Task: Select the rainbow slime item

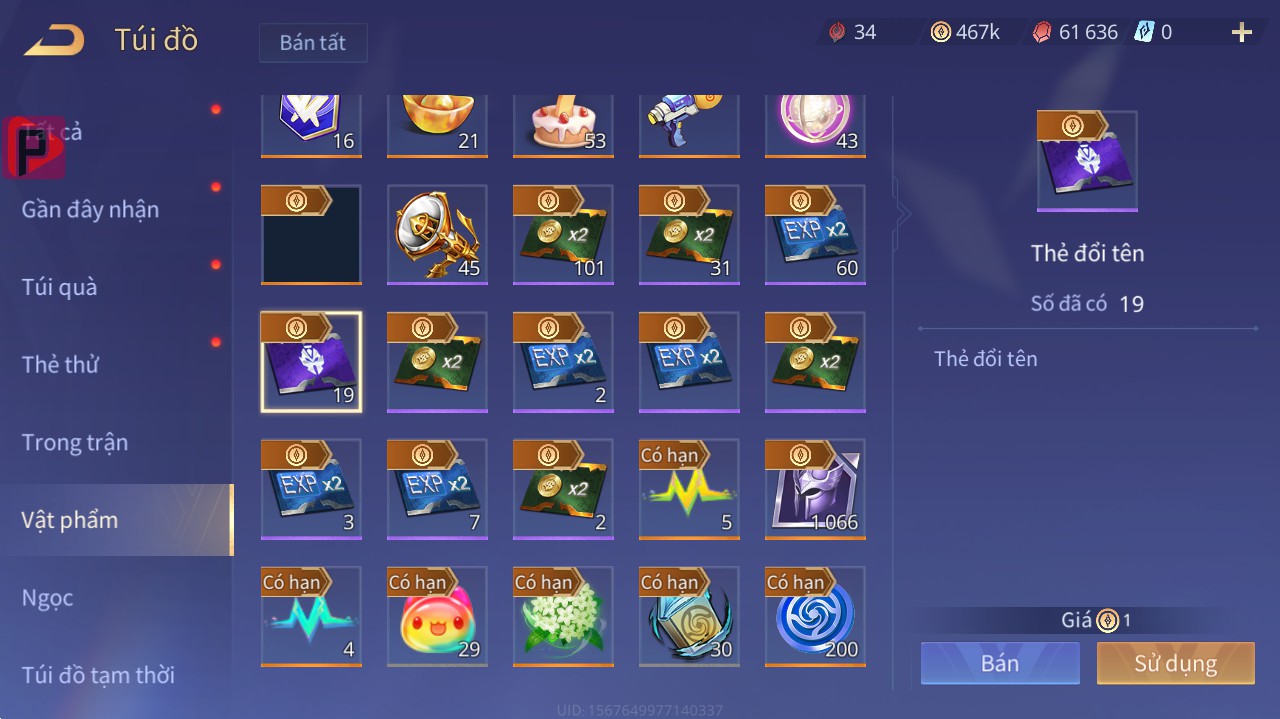Action: (x=437, y=616)
